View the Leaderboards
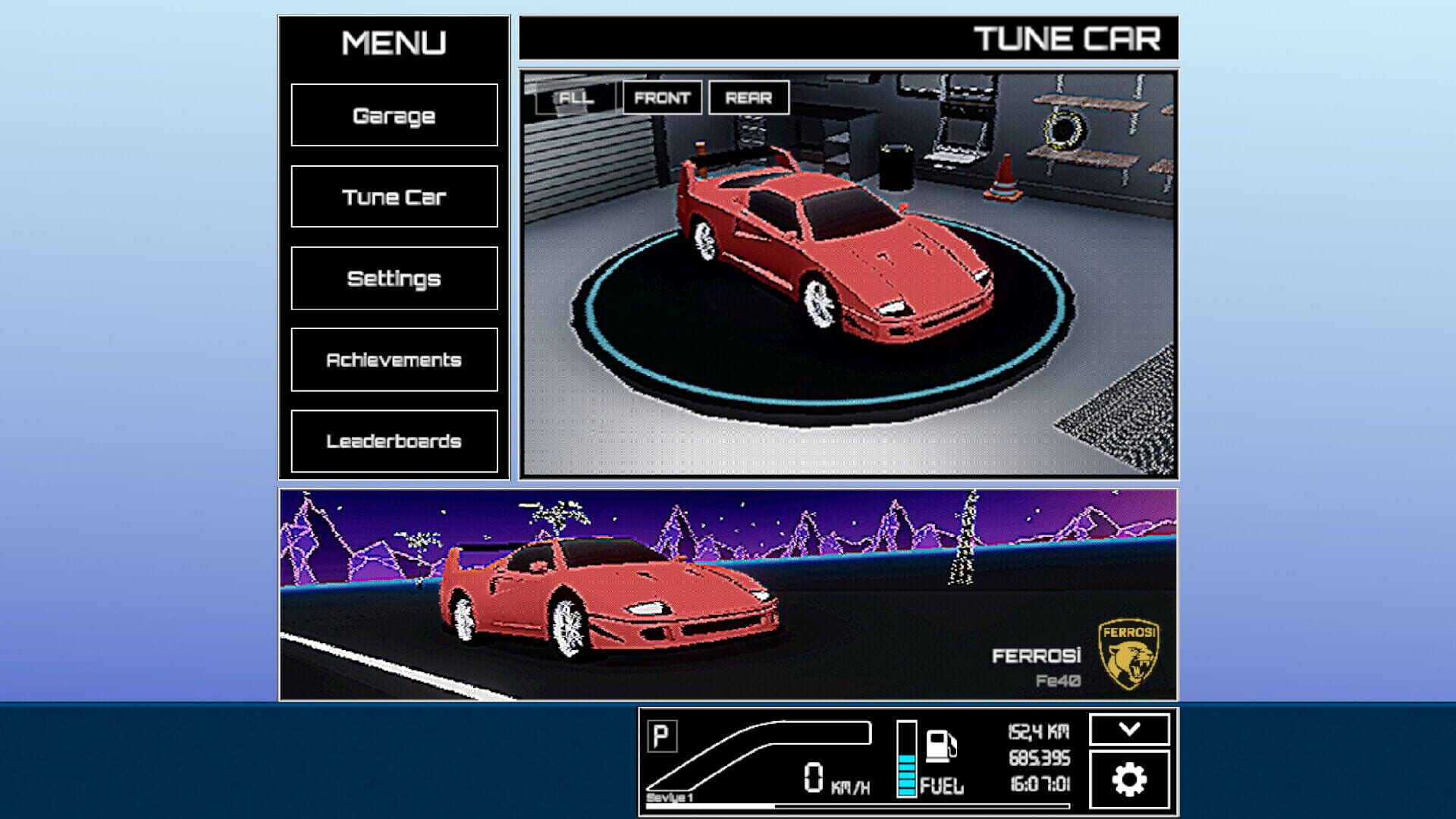The width and height of the screenshot is (1456, 819). pyautogui.click(x=394, y=441)
